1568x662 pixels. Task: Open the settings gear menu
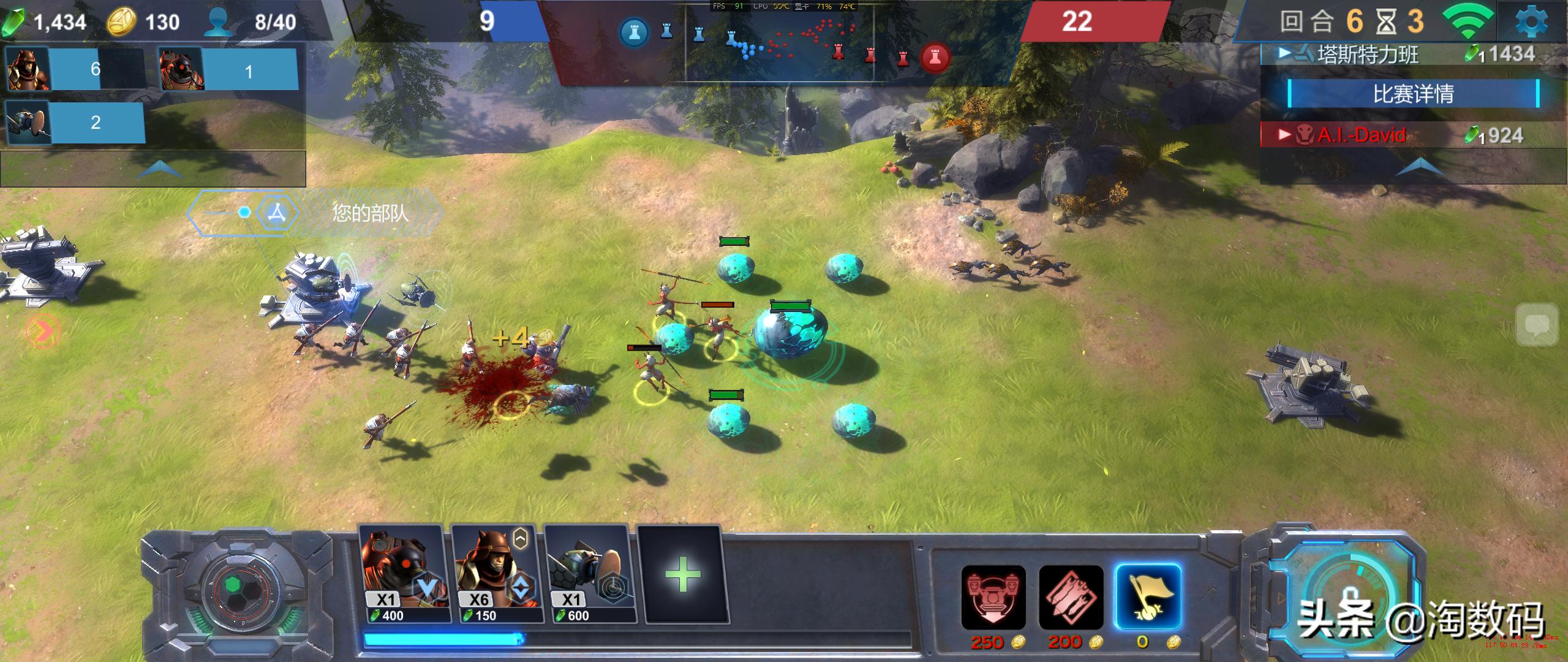pyautogui.click(x=1531, y=22)
